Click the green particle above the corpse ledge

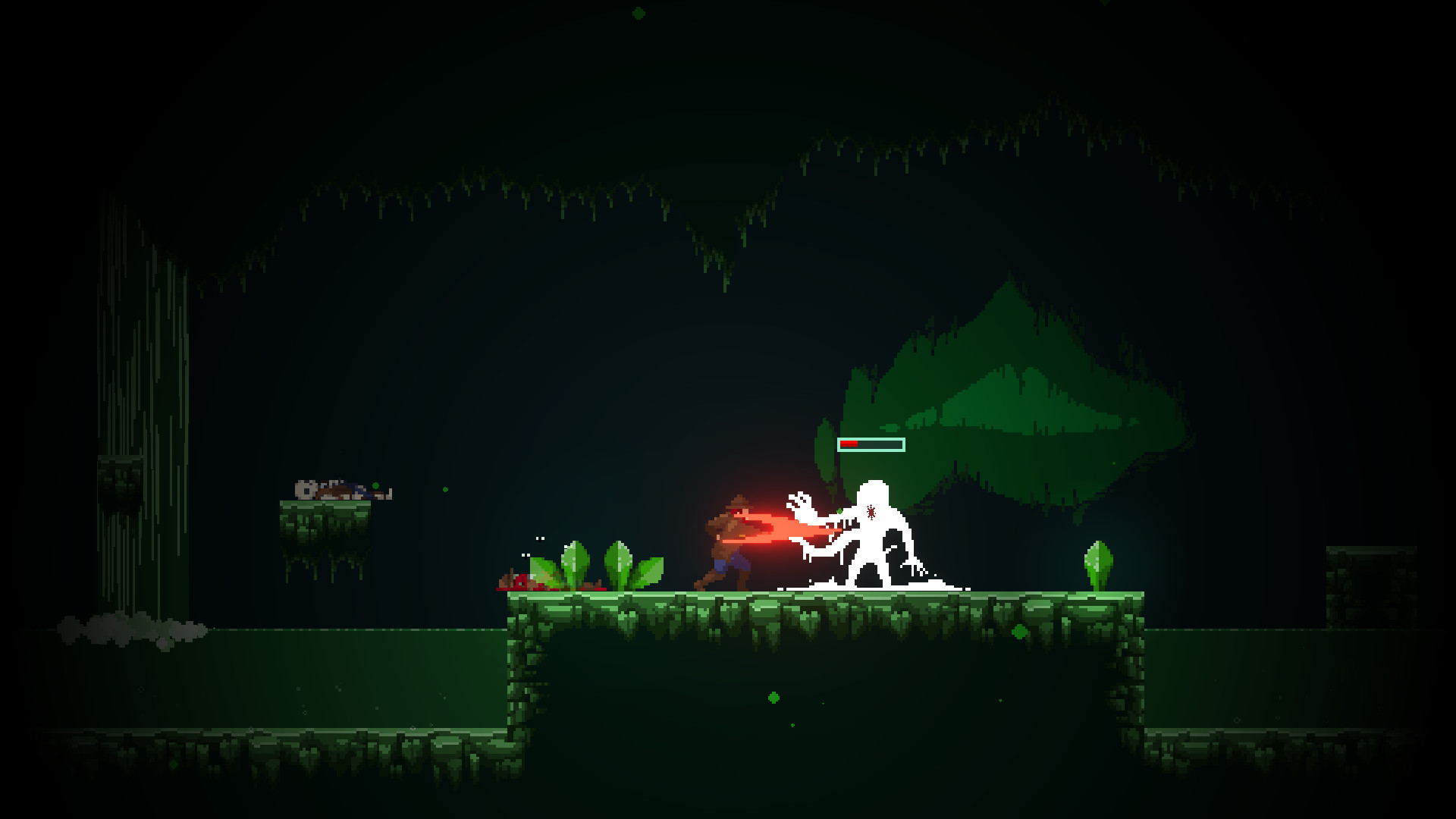(375, 485)
